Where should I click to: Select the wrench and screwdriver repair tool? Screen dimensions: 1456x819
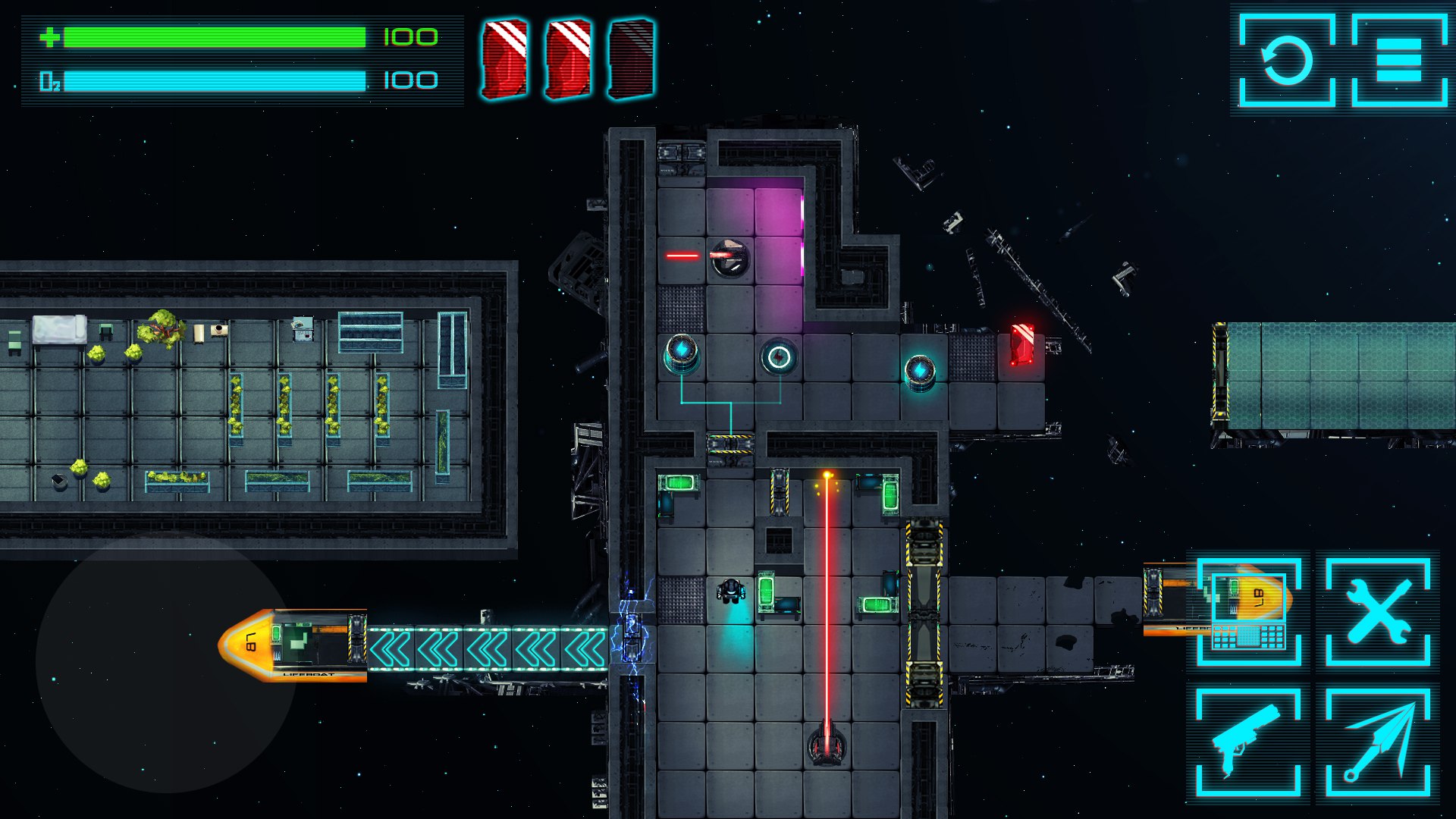pos(1378,612)
